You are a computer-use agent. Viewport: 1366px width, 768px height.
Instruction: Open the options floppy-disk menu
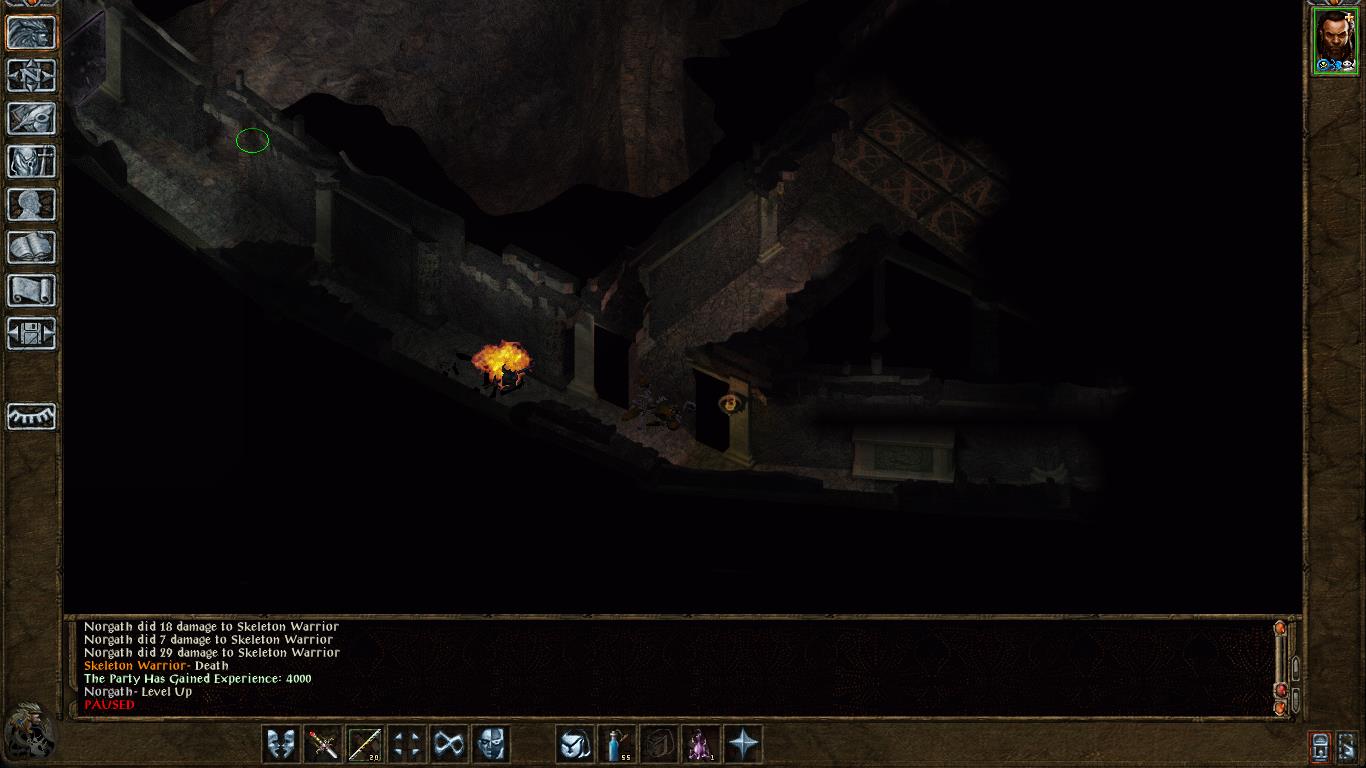point(32,333)
